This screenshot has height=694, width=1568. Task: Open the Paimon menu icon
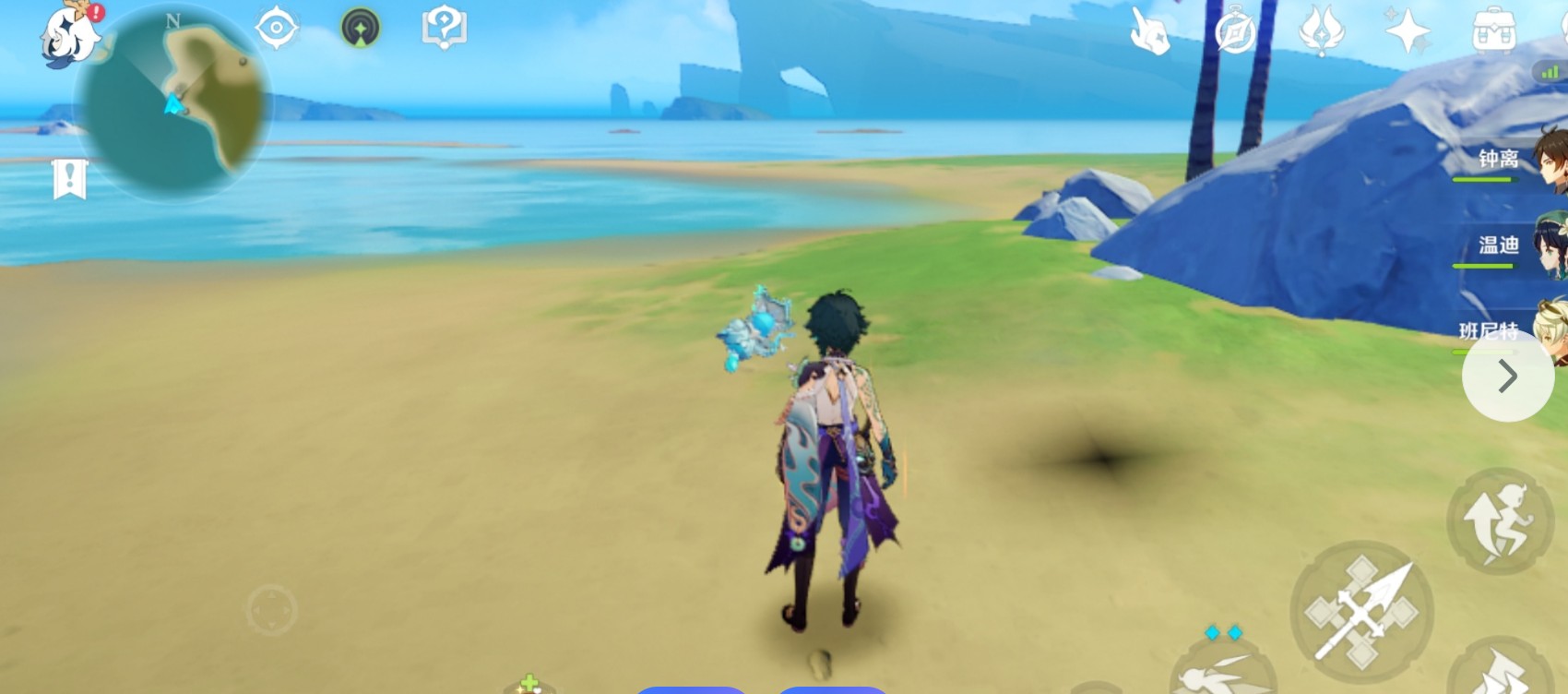71,35
